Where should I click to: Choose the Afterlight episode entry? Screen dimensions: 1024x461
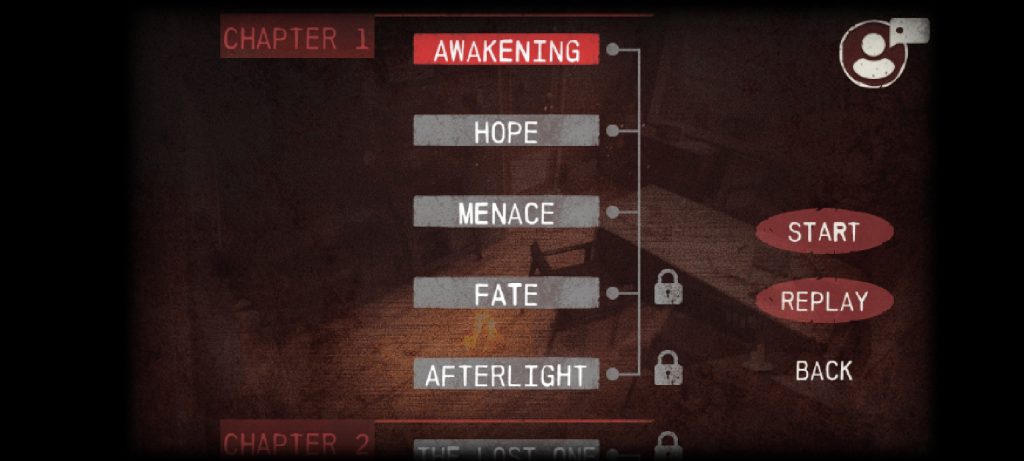click(506, 375)
